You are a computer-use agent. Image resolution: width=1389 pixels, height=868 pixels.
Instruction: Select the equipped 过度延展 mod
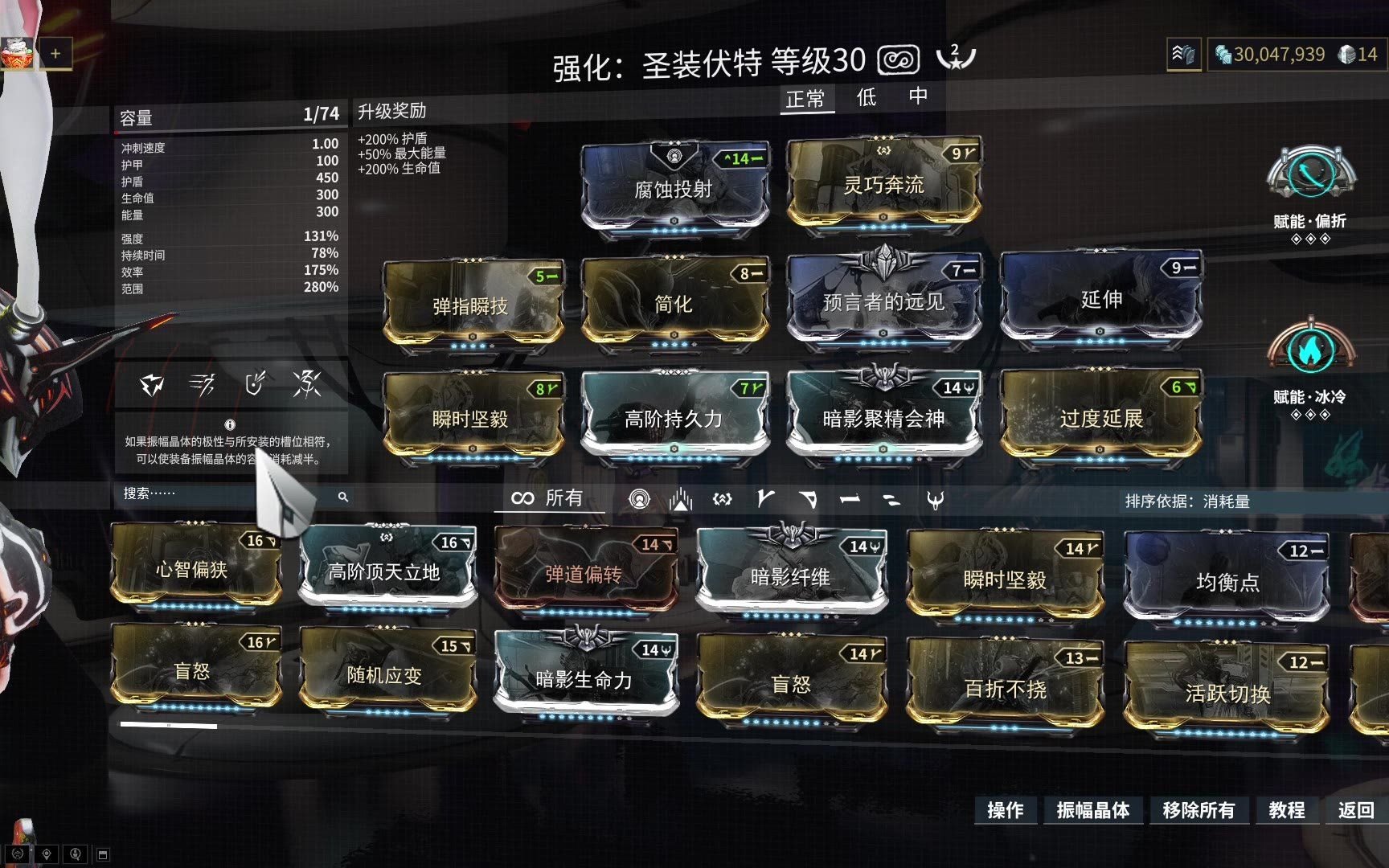point(1100,418)
